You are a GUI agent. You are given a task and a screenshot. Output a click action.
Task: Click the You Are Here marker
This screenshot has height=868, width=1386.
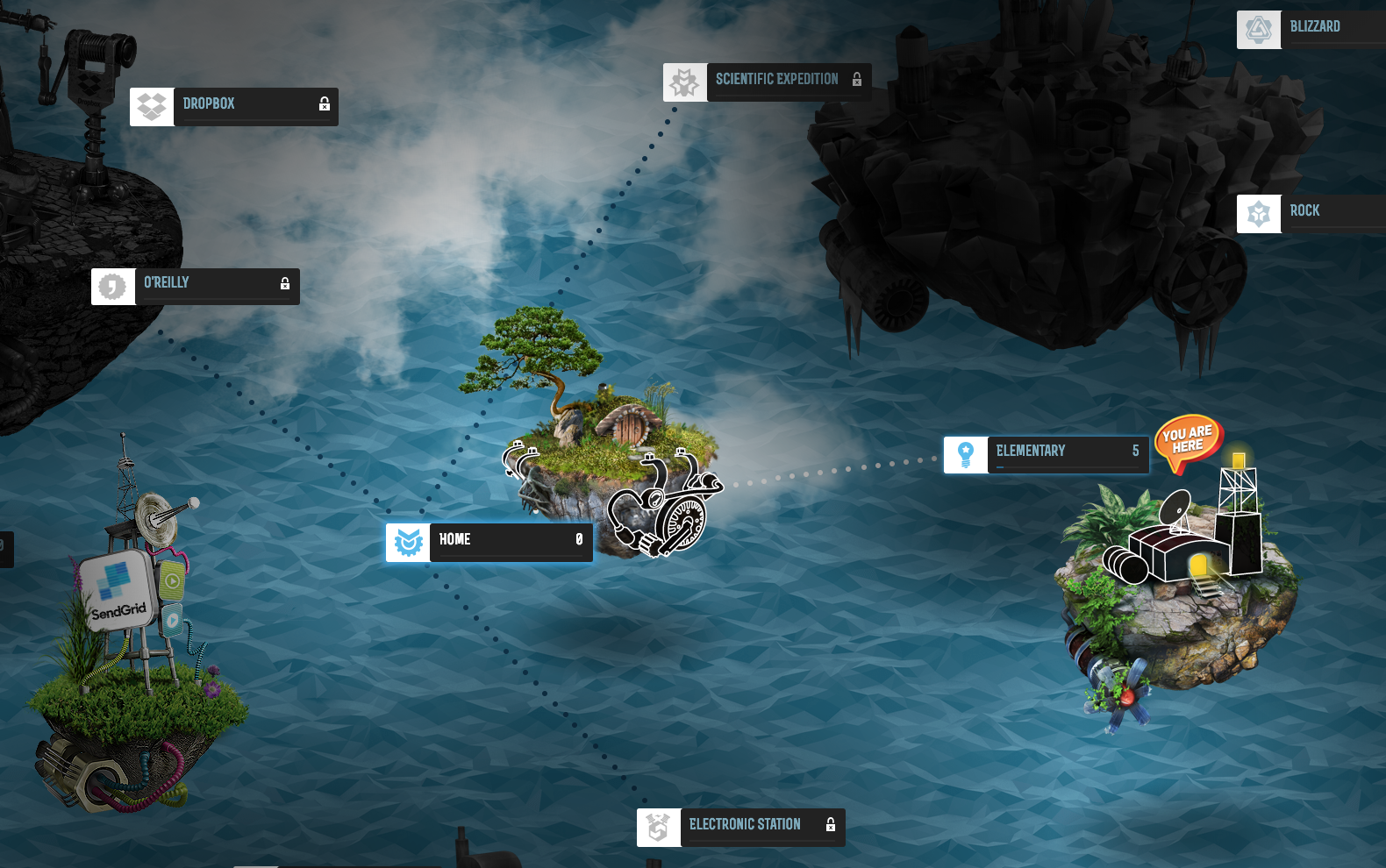click(1189, 440)
